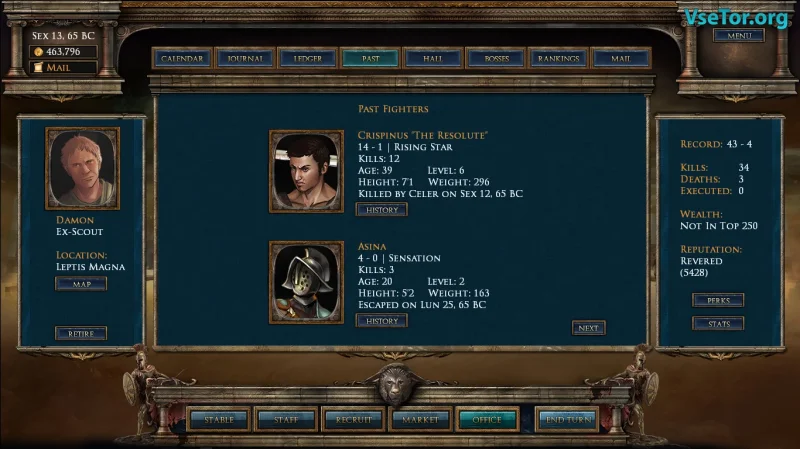Open the Perks panel

[x=718, y=300]
